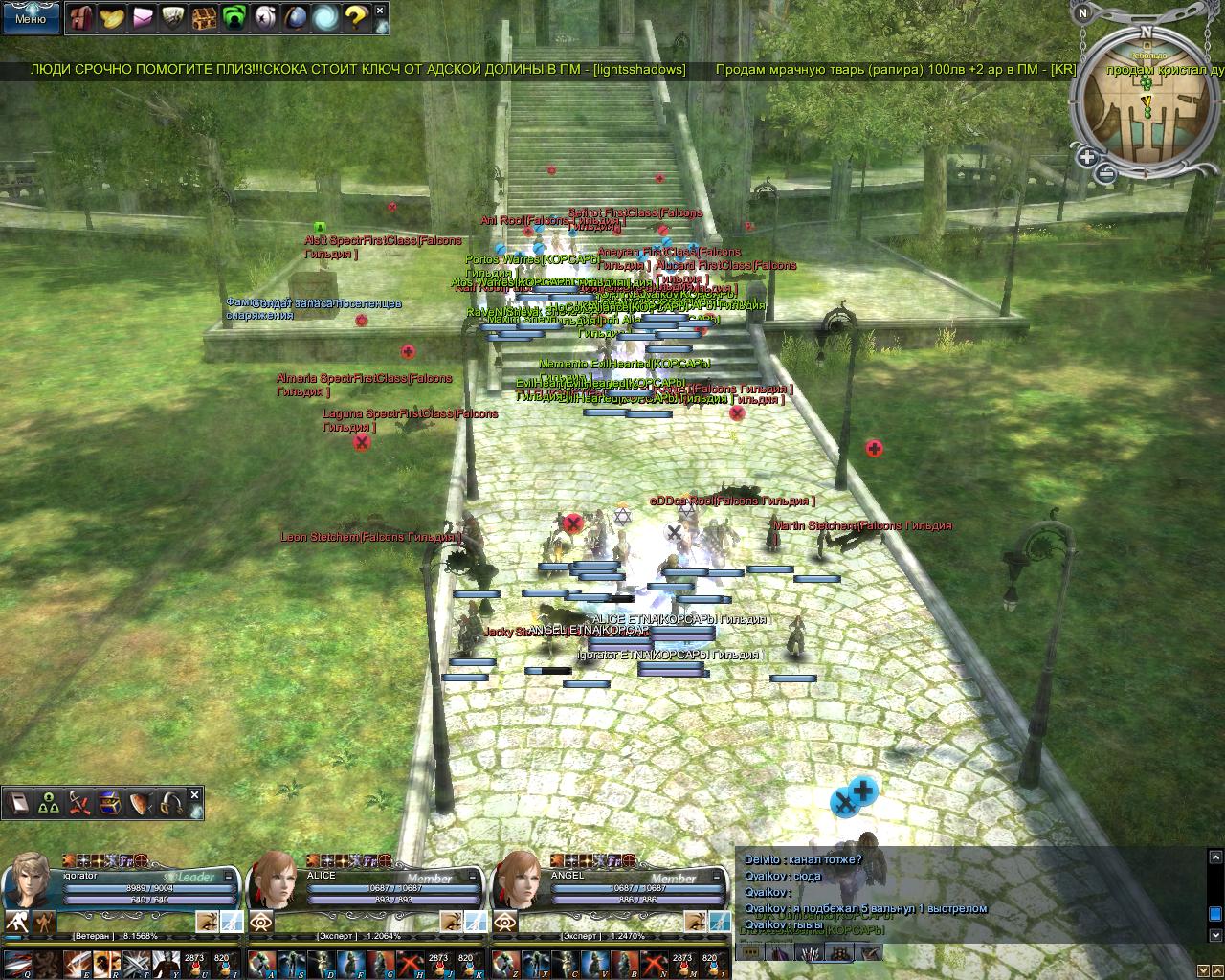Minimize ANGEL's member panel
This screenshot has height=980, width=1225.
point(717,876)
